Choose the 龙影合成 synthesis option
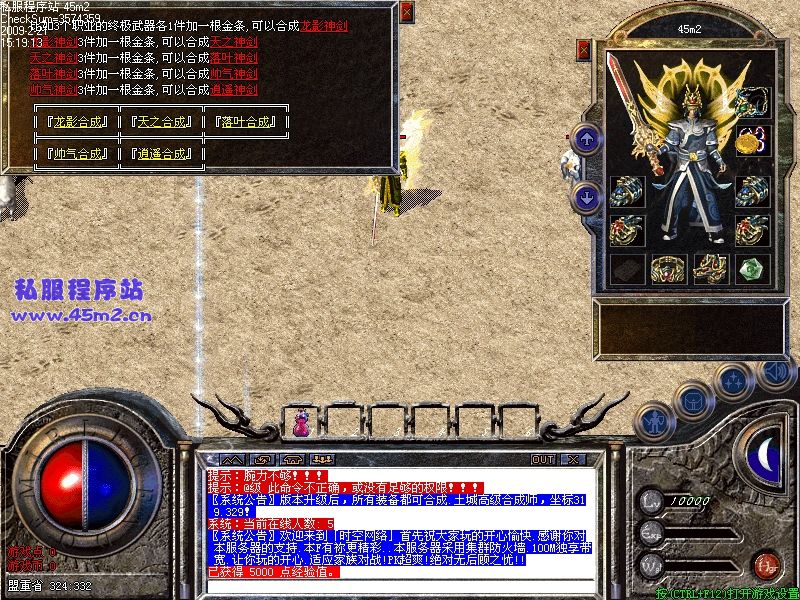 77,122
